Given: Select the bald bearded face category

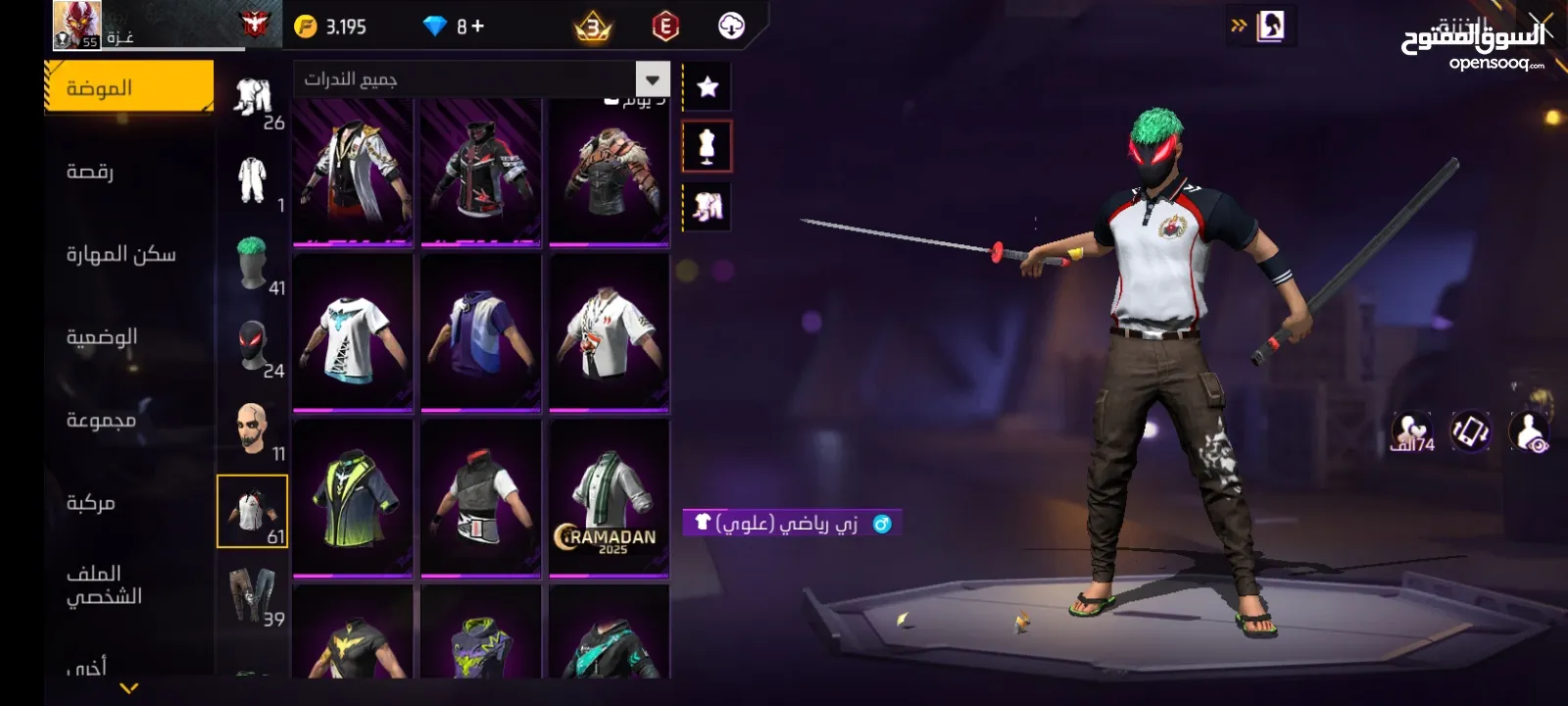Looking at the screenshot, I should [253, 429].
